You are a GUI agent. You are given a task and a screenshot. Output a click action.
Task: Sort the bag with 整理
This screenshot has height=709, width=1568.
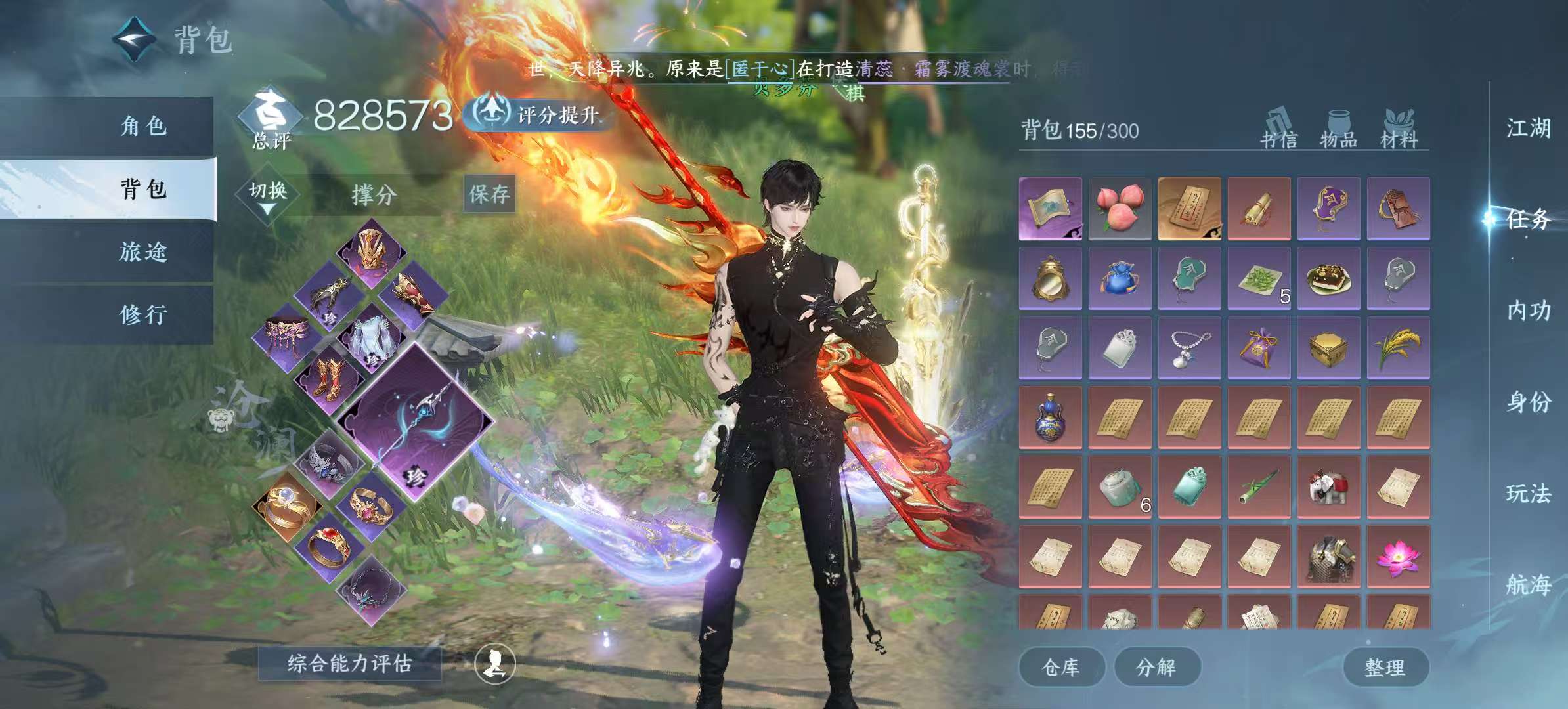click(1385, 667)
